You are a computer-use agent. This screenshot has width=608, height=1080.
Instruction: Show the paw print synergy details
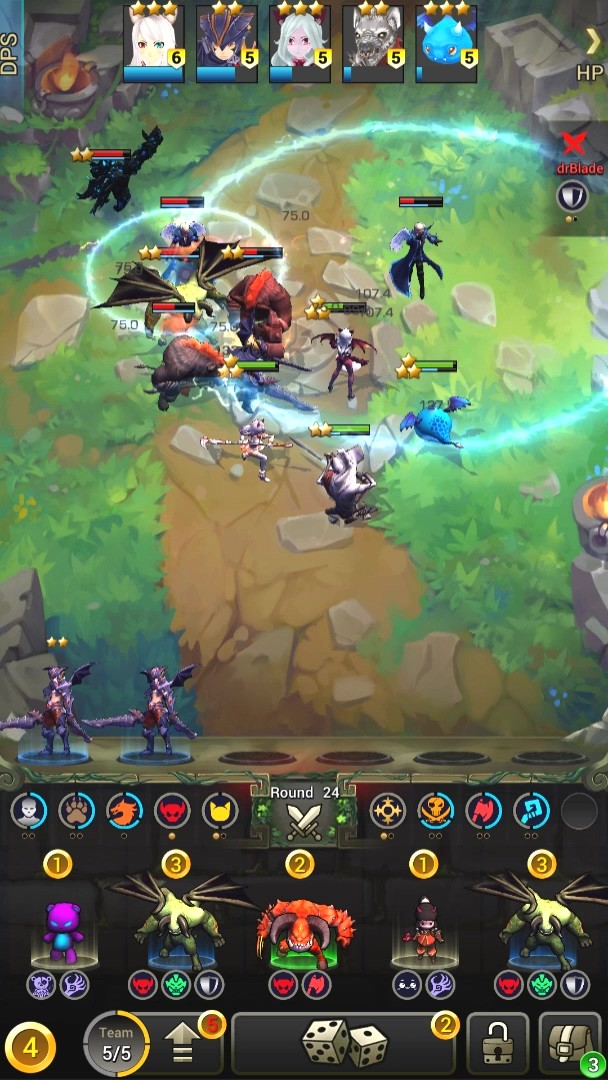coord(77,811)
